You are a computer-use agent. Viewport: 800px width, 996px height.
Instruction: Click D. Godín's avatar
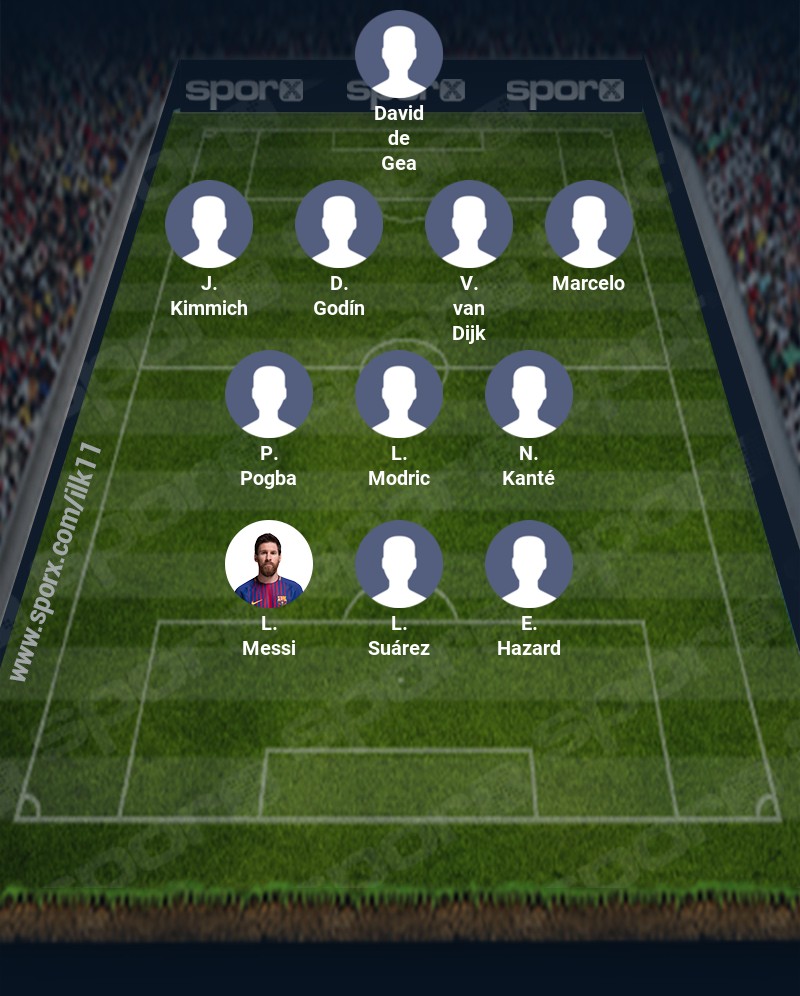click(x=339, y=224)
